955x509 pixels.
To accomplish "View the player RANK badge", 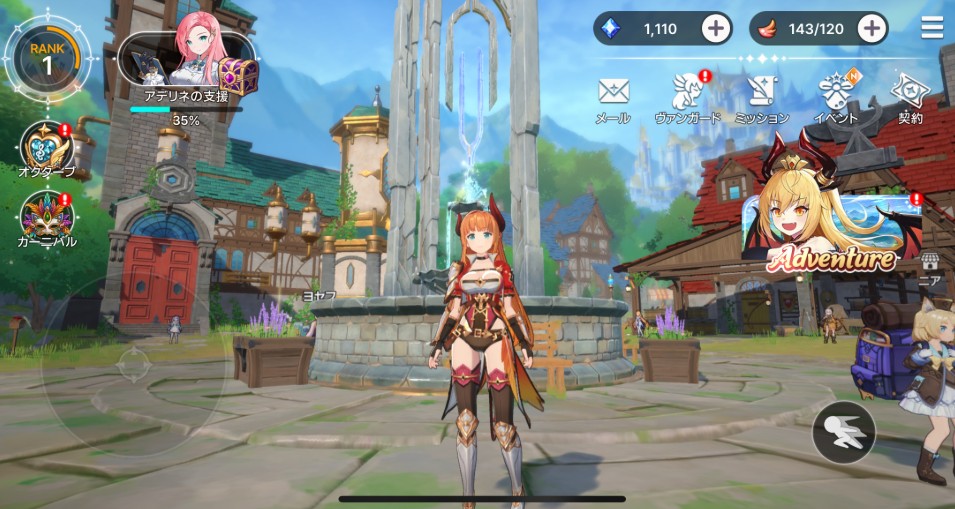I will (47, 60).
